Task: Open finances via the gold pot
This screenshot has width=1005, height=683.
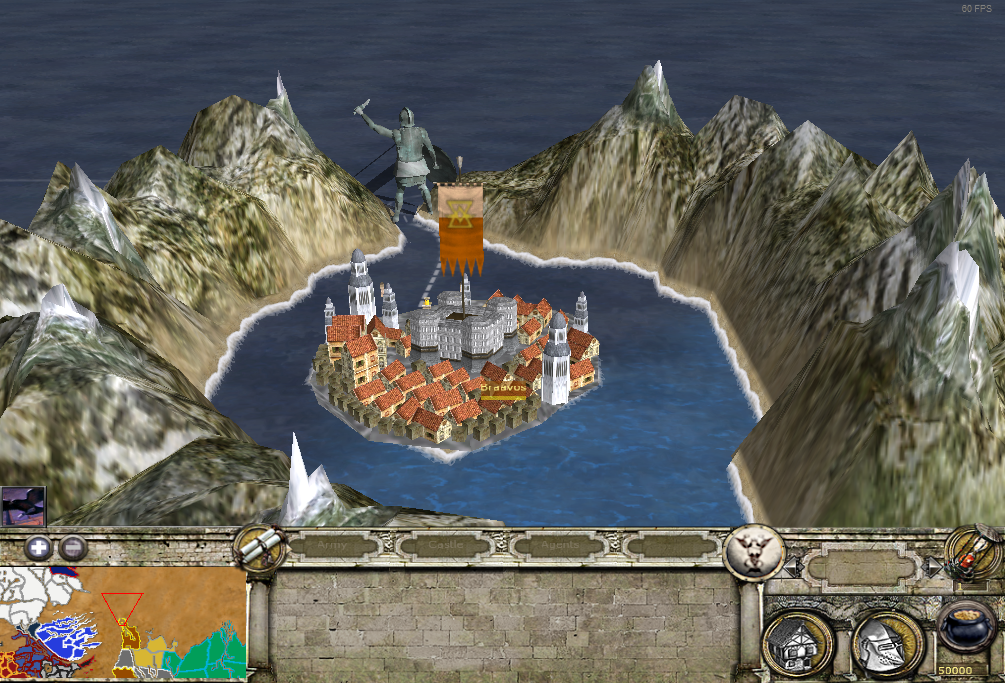Action: coord(966,629)
